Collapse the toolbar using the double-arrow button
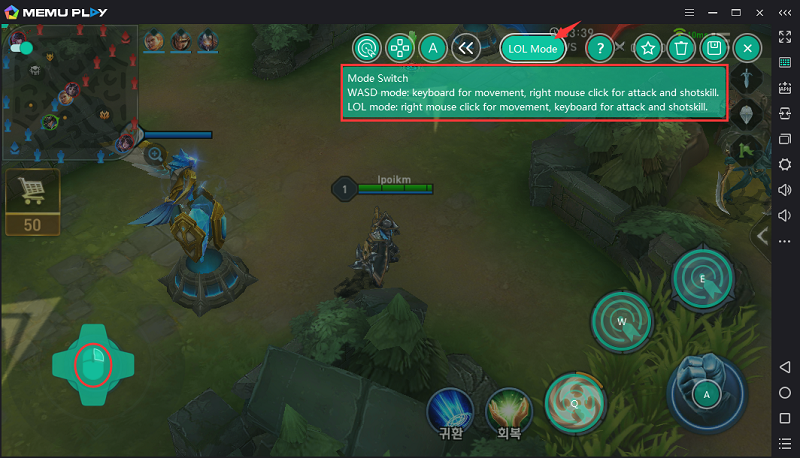This screenshot has height=458, width=800. [x=465, y=48]
